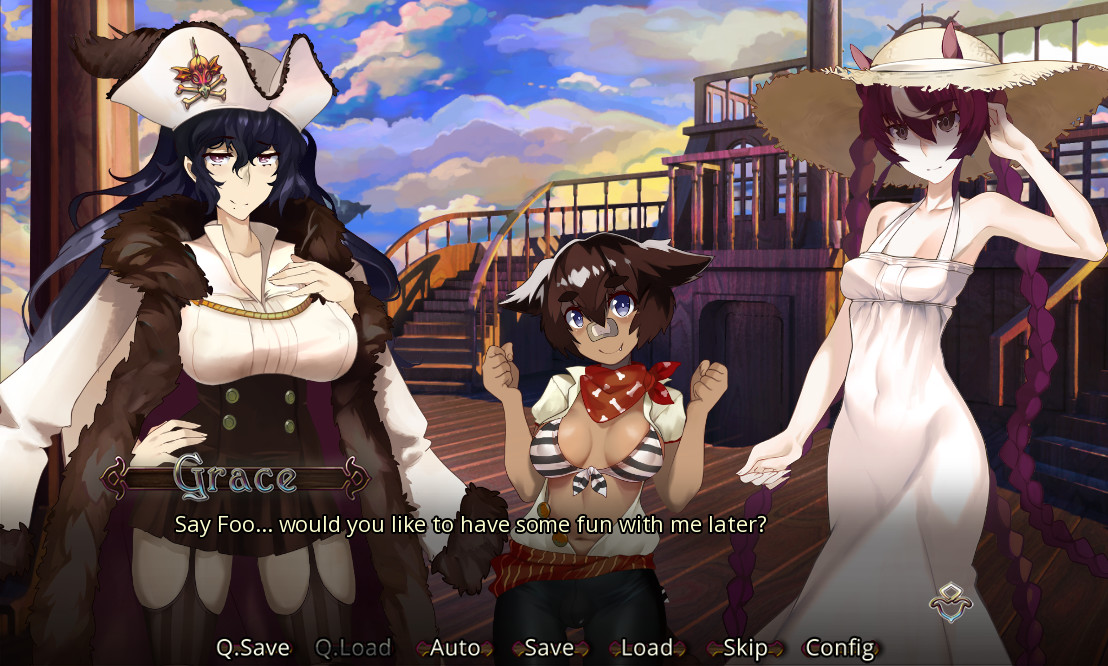
Task: Toggle Auto text advance mode
Action: [455, 648]
